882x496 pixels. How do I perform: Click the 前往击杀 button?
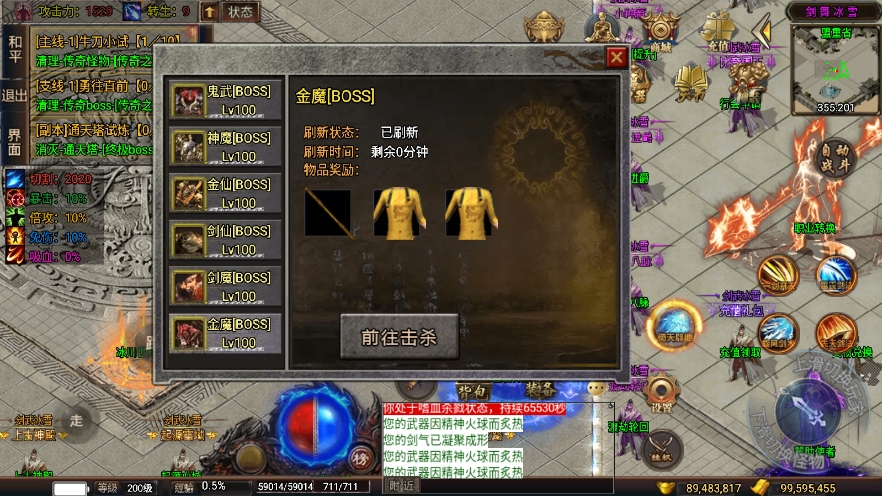pos(399,337)
